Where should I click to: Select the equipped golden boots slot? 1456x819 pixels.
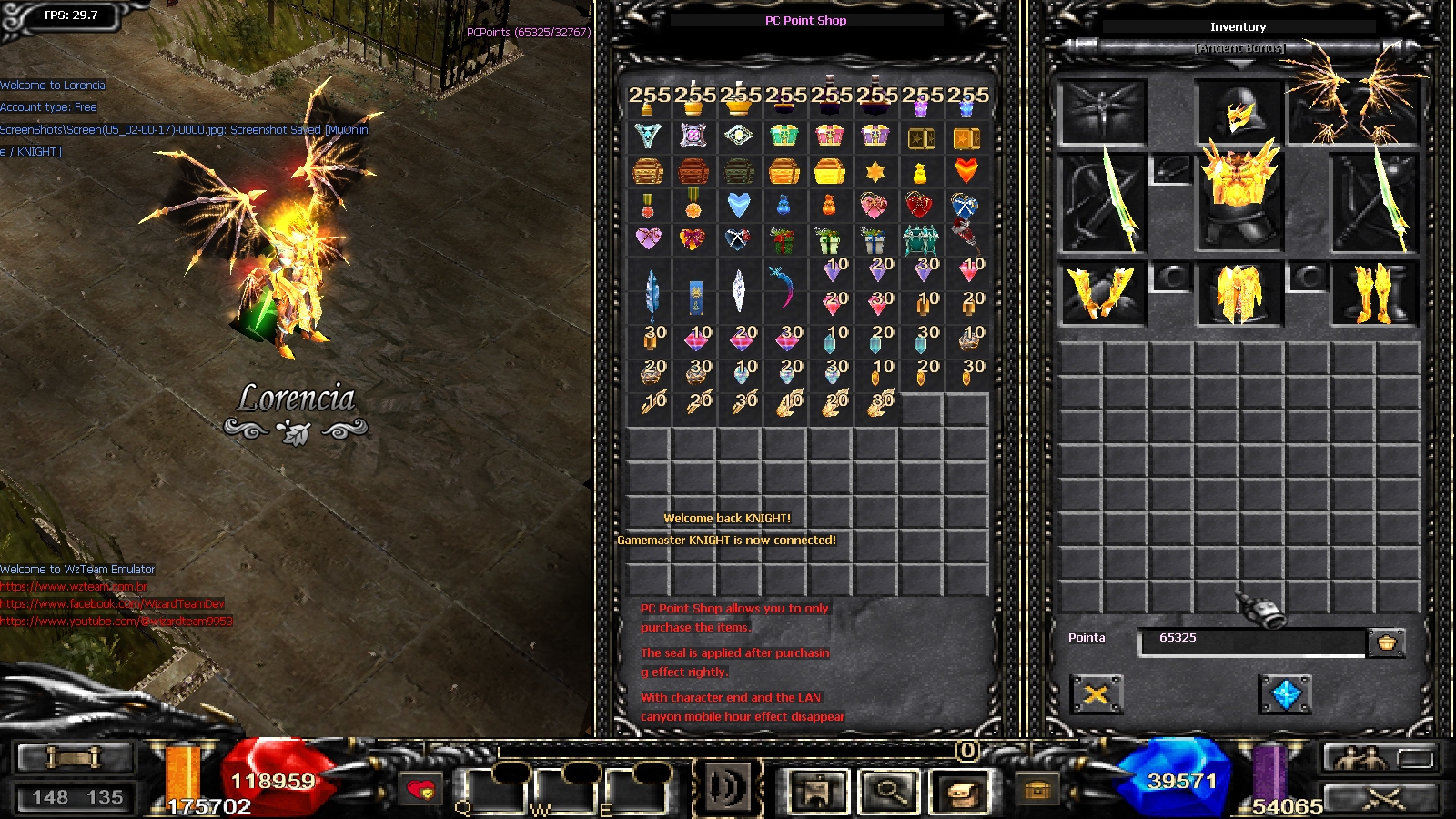[1374, 293]
